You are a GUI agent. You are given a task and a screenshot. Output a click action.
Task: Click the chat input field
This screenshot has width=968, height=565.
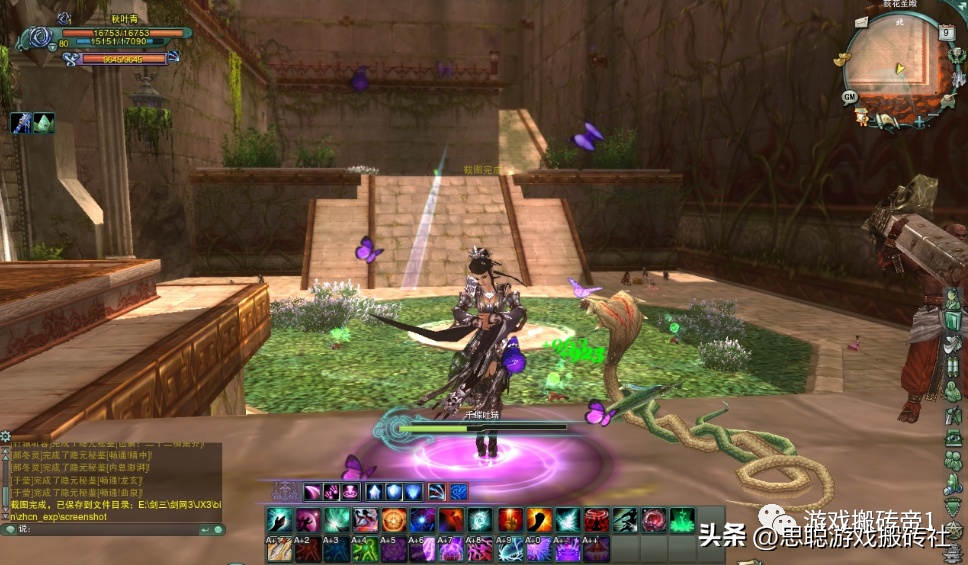coord(120,528)
